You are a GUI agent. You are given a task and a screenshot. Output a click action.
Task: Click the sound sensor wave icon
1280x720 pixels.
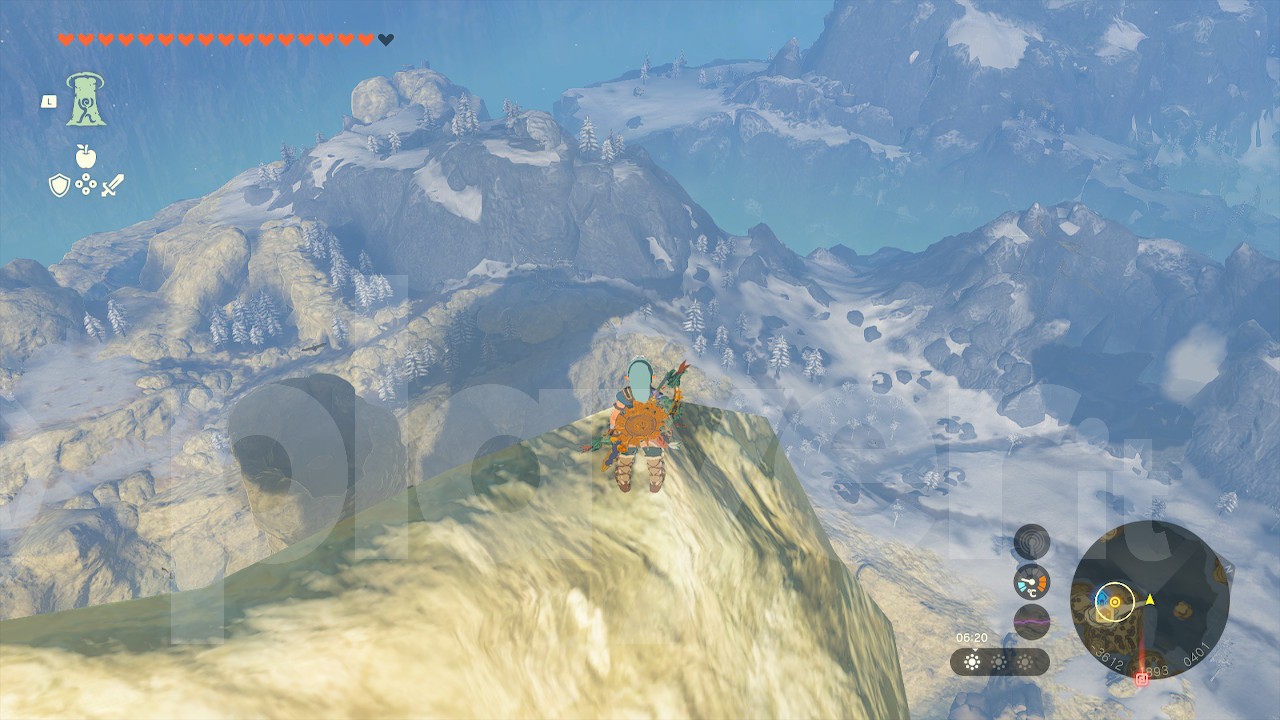coord(1032,542)
